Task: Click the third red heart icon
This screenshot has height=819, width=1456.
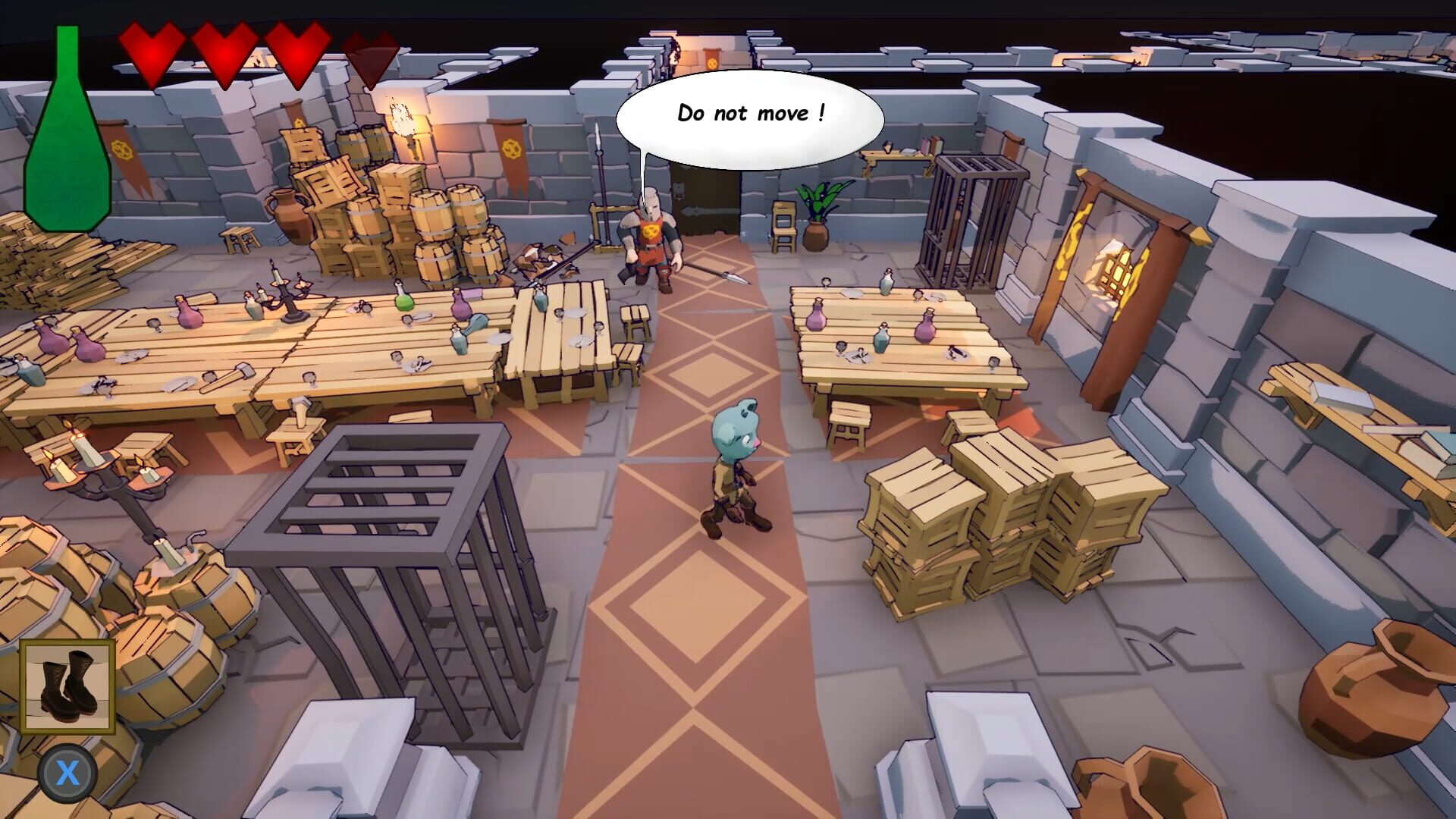Action: [x=299, y=49]
